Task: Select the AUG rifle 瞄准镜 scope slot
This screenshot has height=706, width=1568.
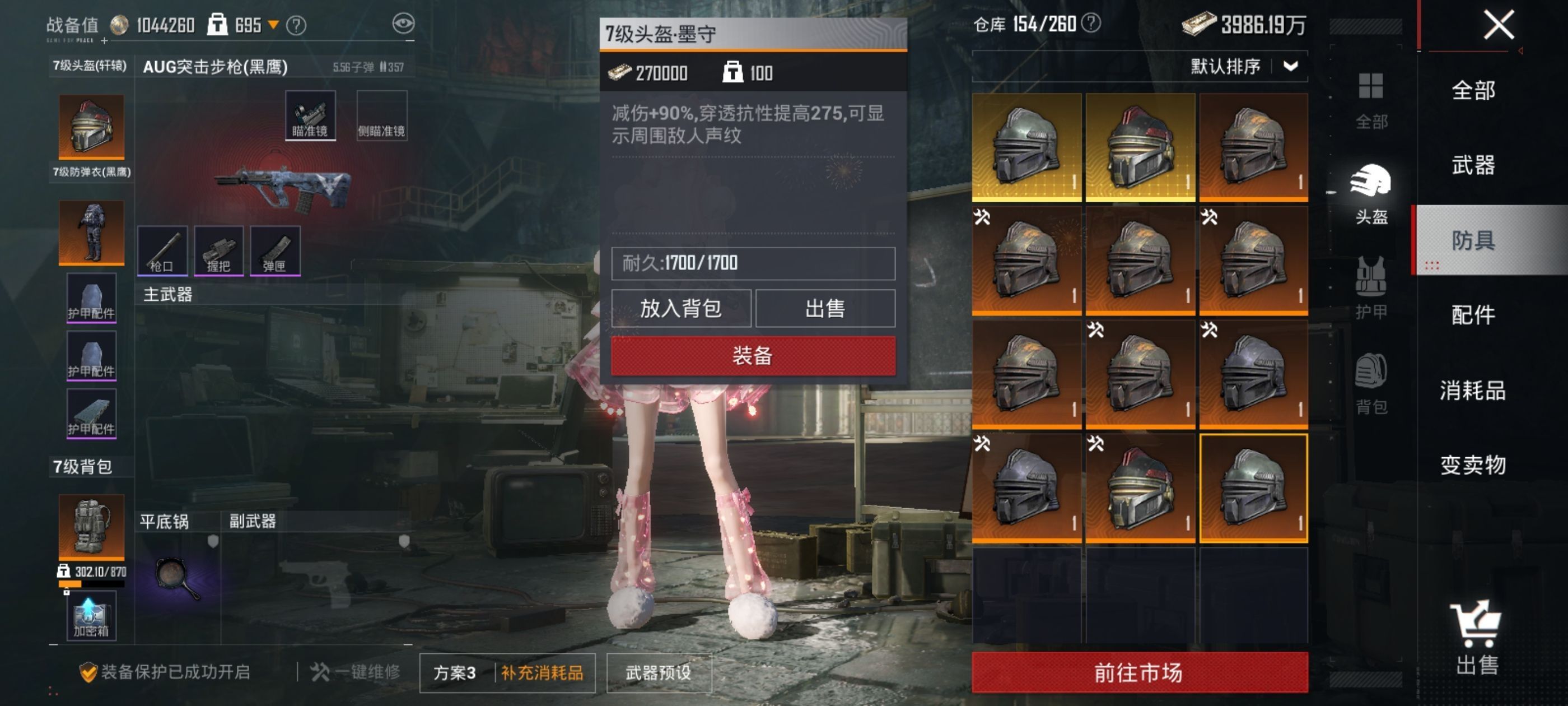Action: pos(310,116)
